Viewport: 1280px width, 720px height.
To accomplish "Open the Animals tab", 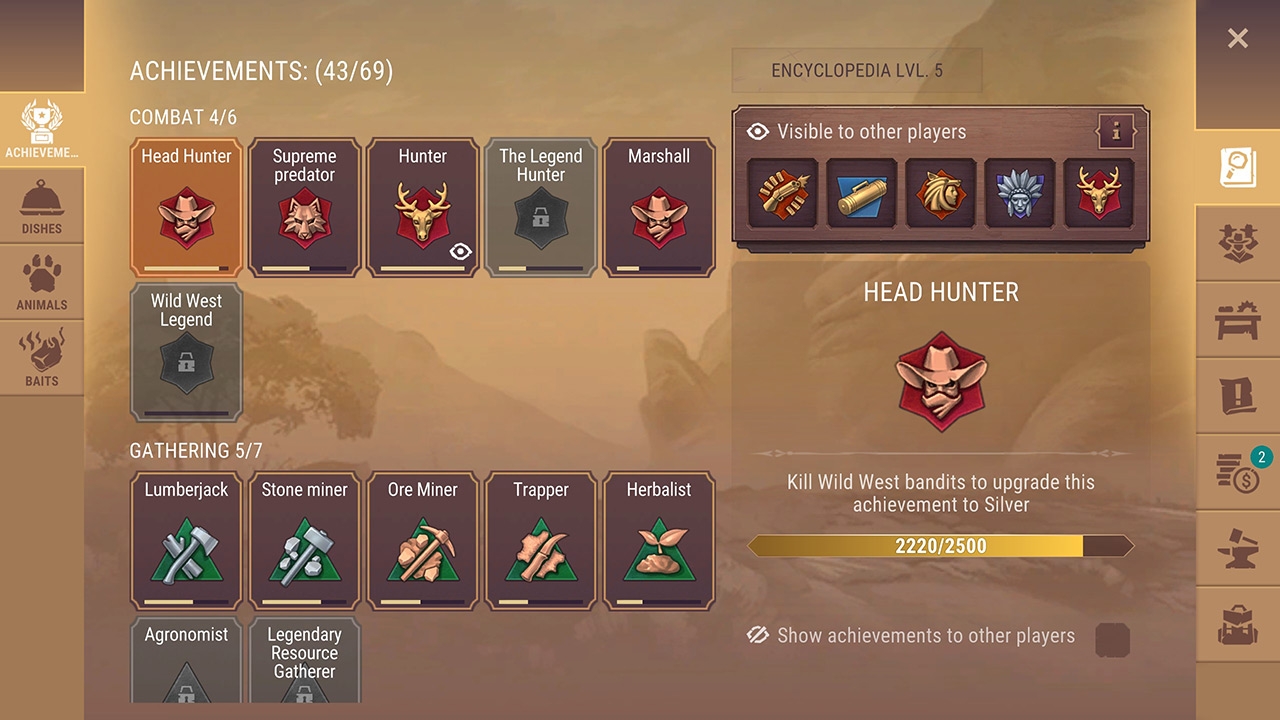I will 41,284.
